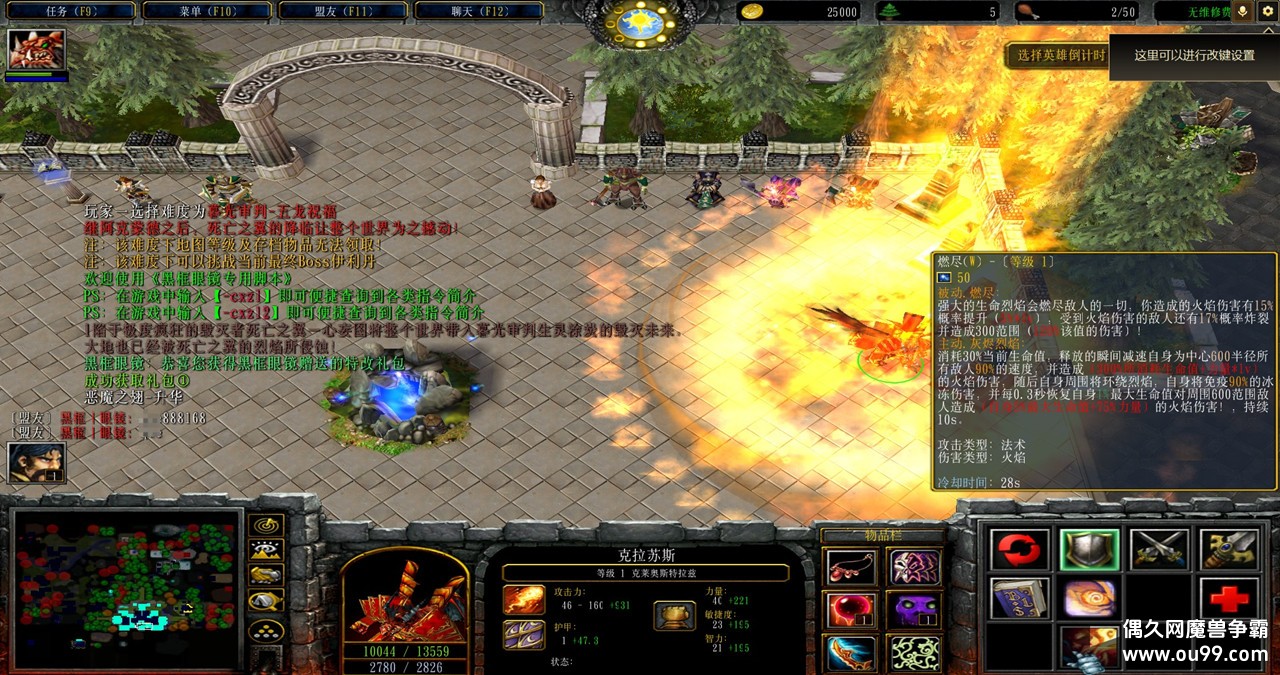
Task: Open the blue spellbook command icon
Action: click(1019, 598)
